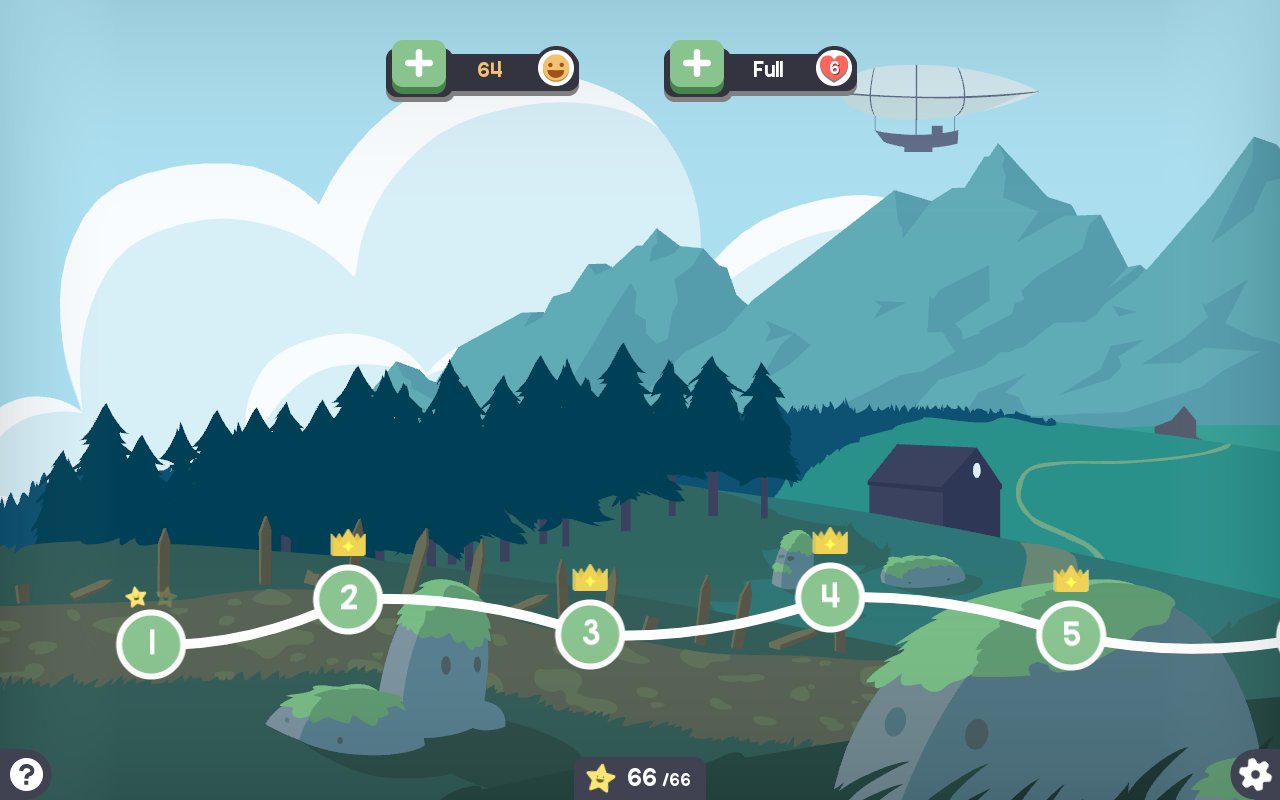1280x800 pixels.
Task: Enter level 4
Action: click(830, 597)
